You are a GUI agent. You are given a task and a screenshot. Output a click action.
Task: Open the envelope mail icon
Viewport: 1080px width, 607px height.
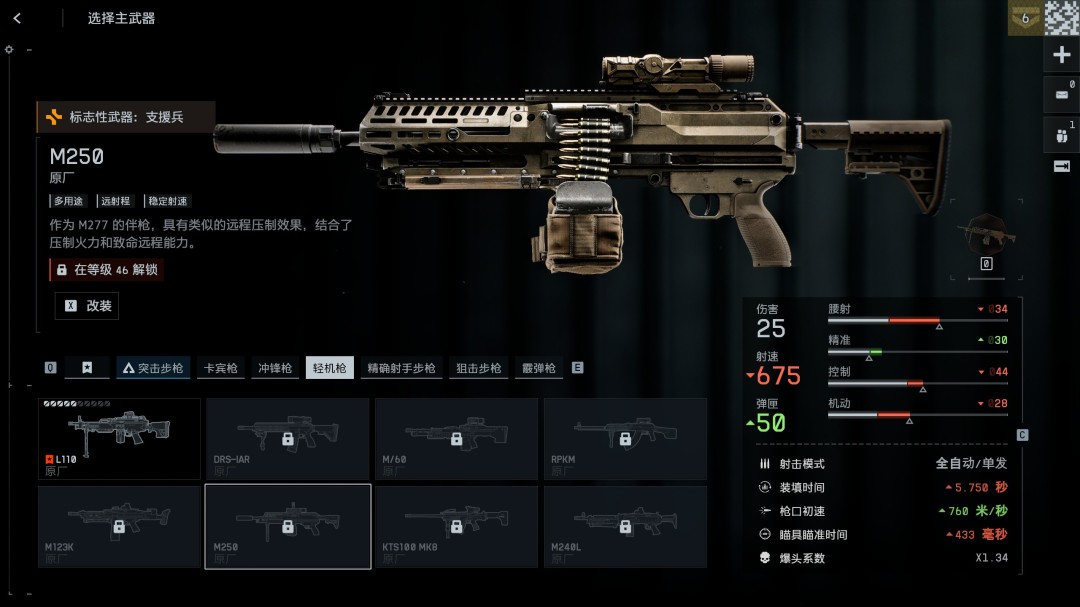click(x=1062, y=95)
